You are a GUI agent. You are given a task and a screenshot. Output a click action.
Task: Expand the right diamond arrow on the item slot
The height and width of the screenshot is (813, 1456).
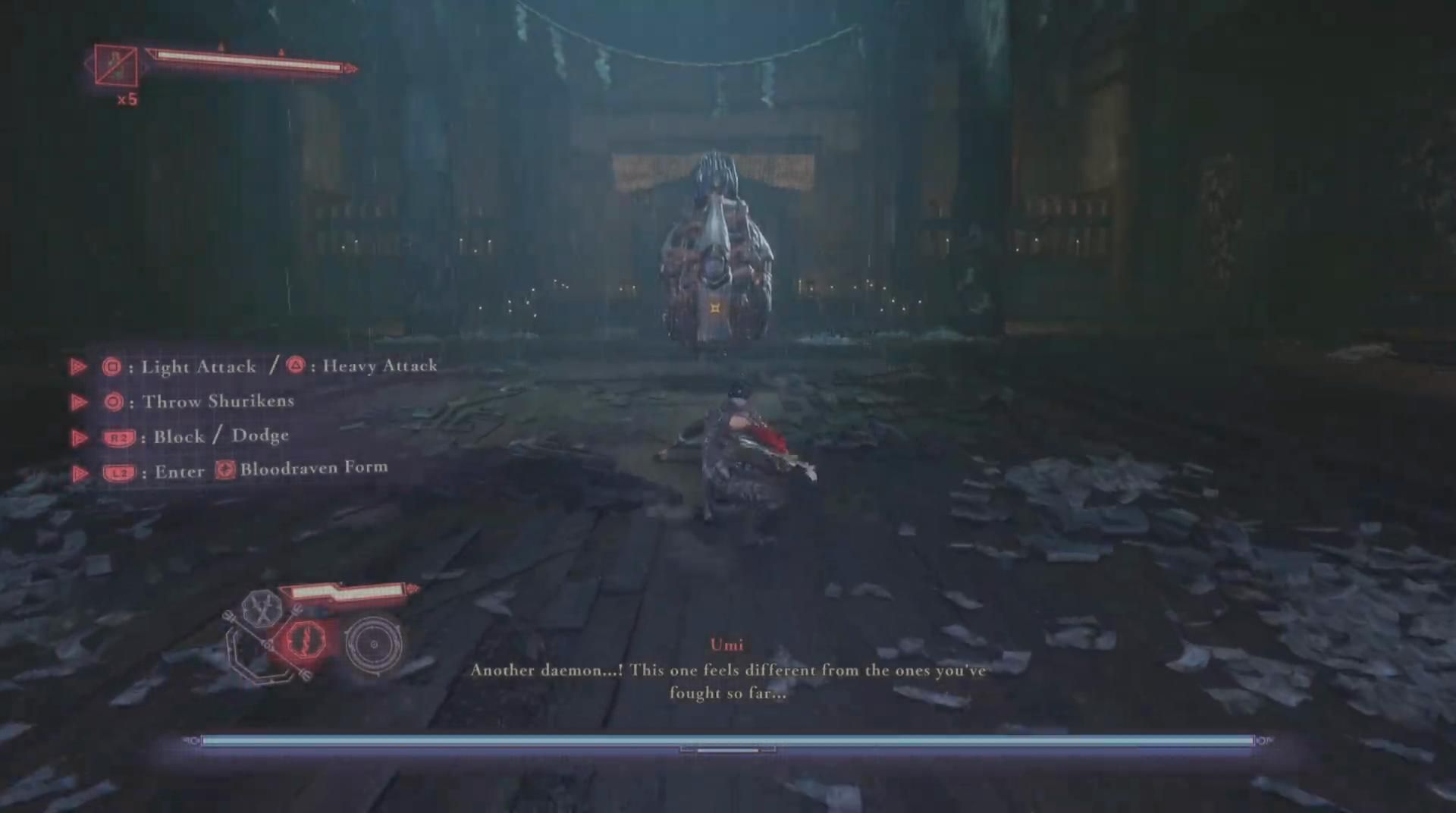click(144, 67)
